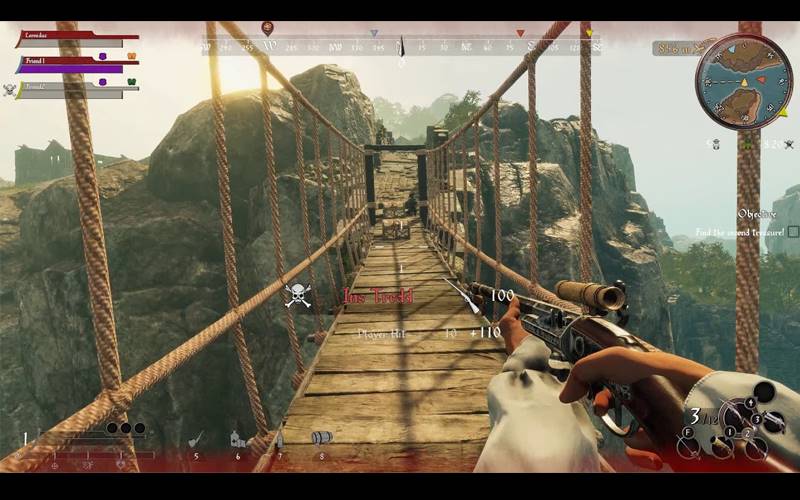
Task: Select the medicine bottle in slot 6
Action: coord(238,438)
